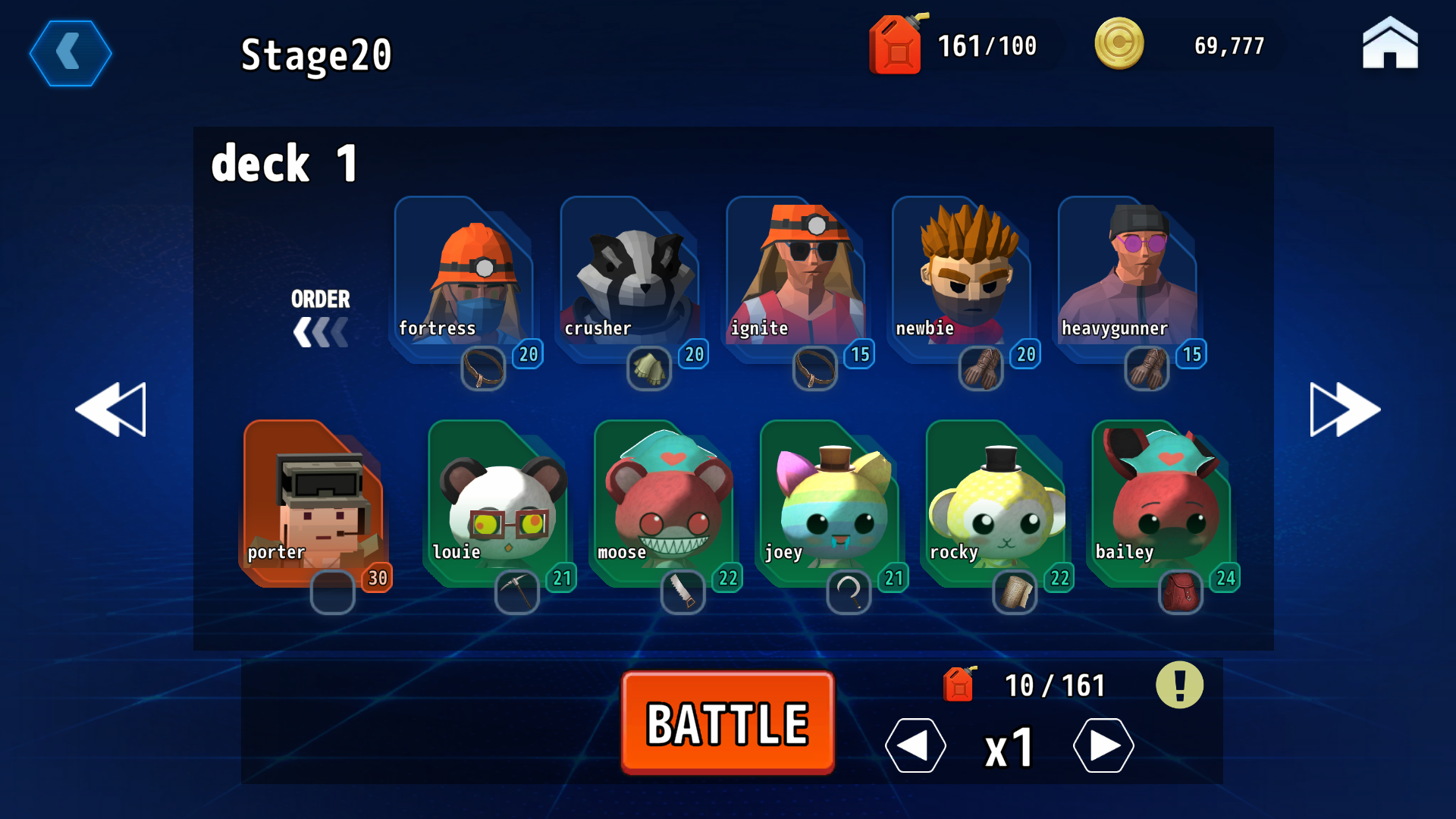Increase battle multiplier with right hexagon arrow
The height and width of the screenshot is (819, 1456).
[1104, 745]
